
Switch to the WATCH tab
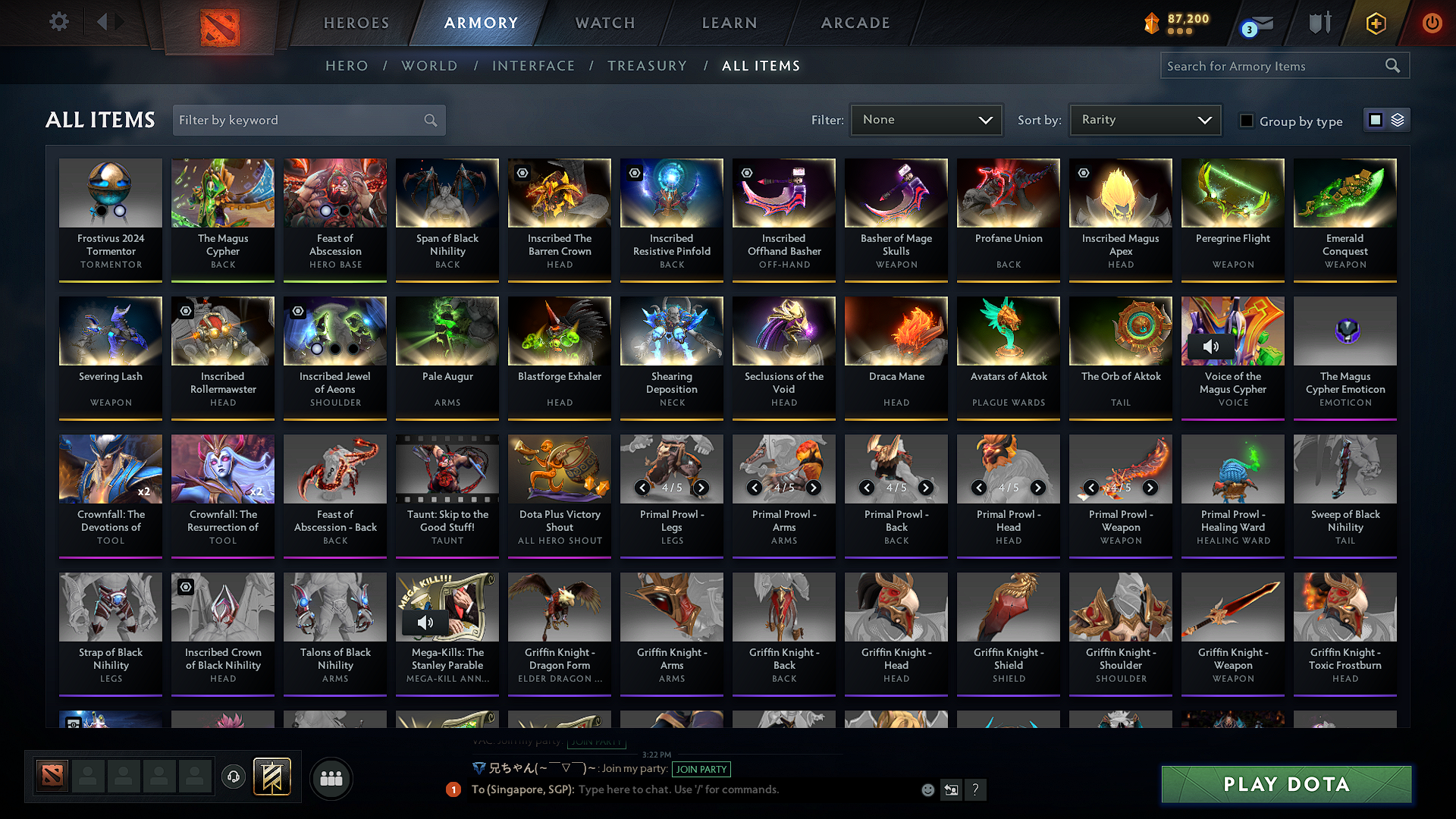coord(604,23)
